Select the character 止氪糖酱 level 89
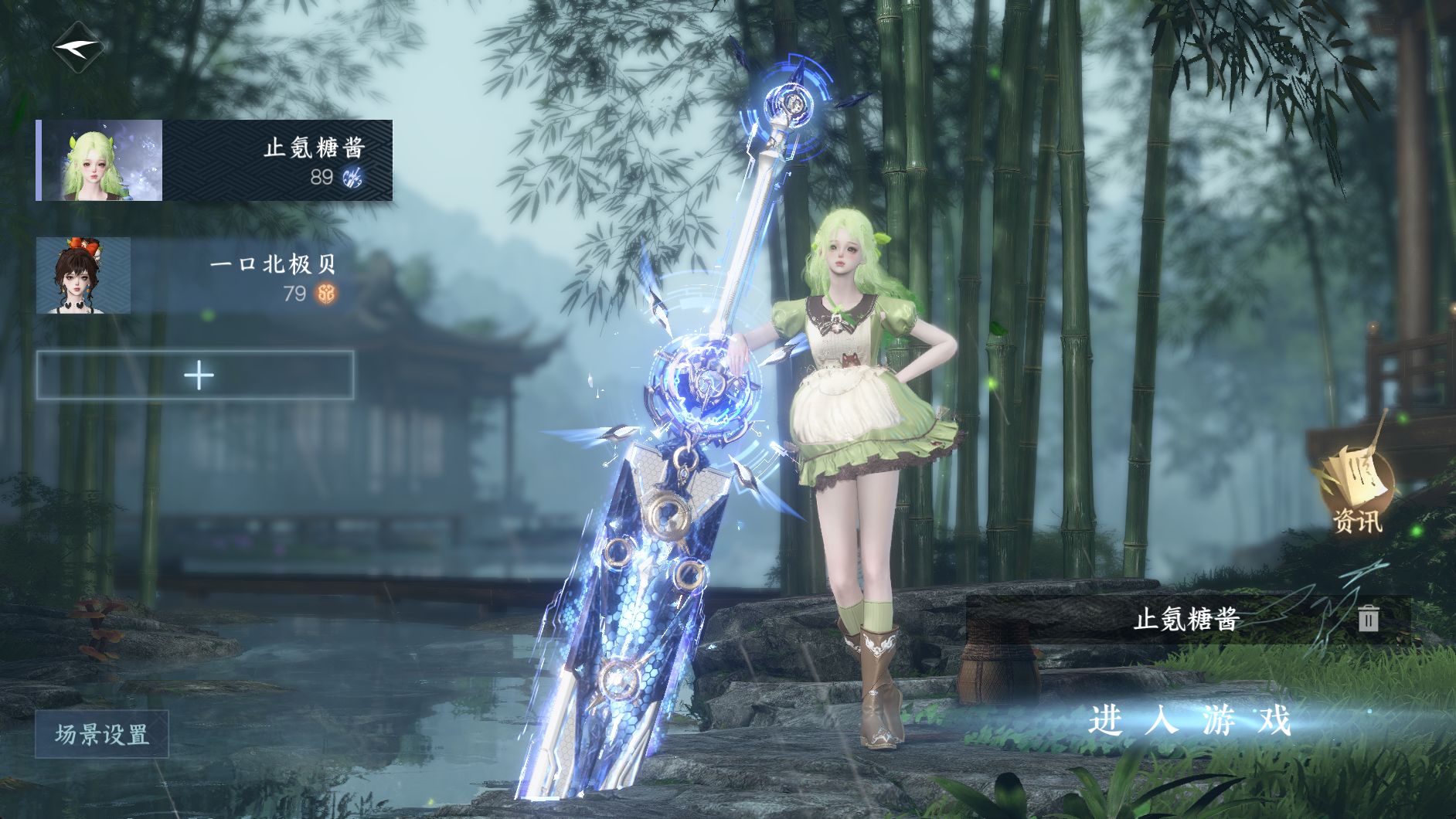This screenshot has width=1456, height=819. (214, 161)
